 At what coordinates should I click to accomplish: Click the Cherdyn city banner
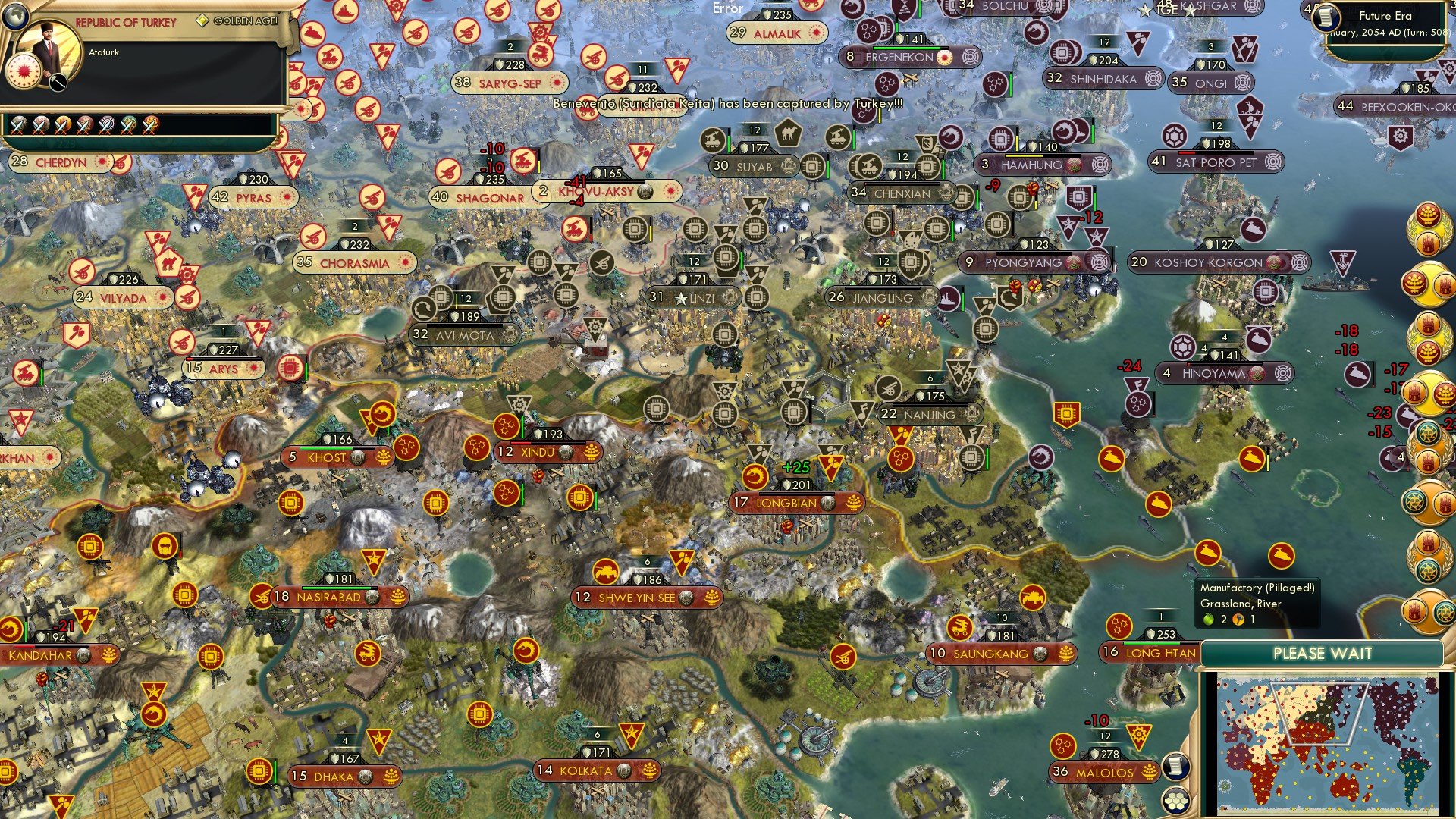[55, 162]
